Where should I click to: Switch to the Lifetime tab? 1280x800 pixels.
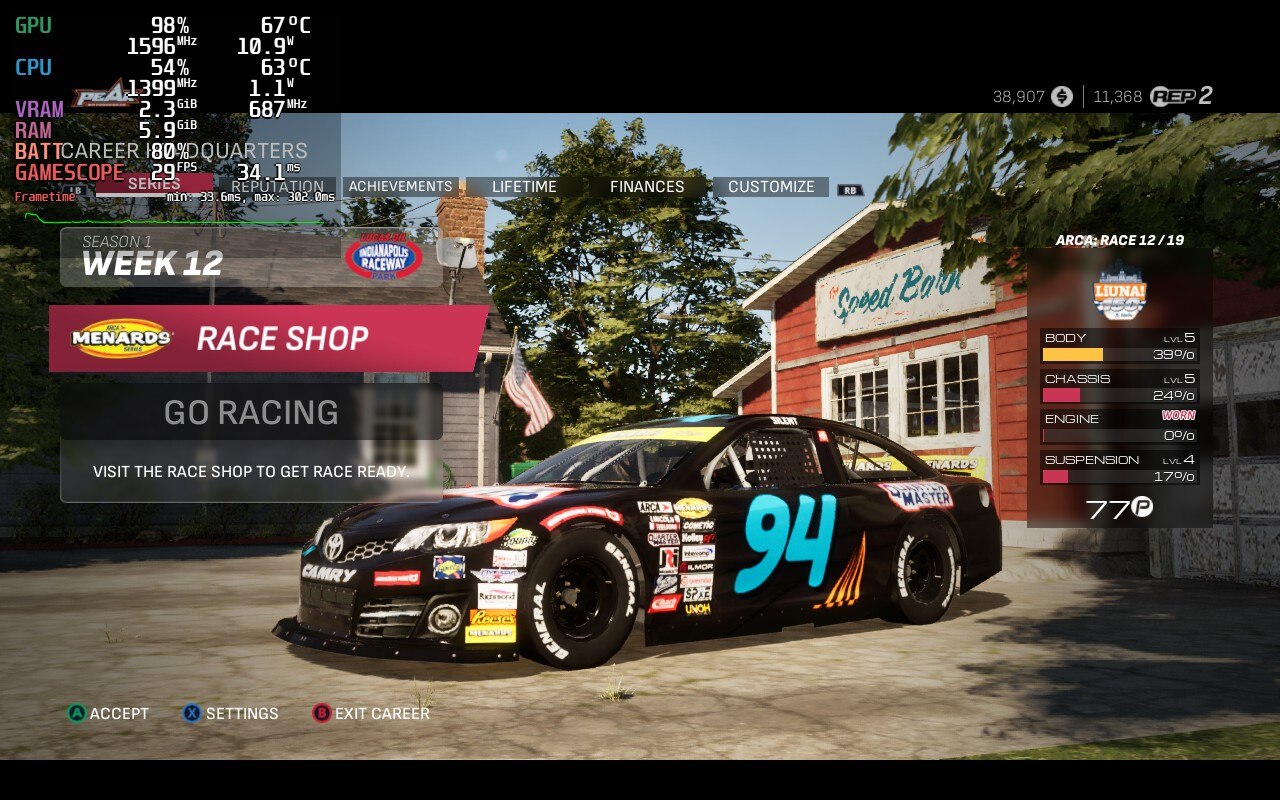pos(524,187)
